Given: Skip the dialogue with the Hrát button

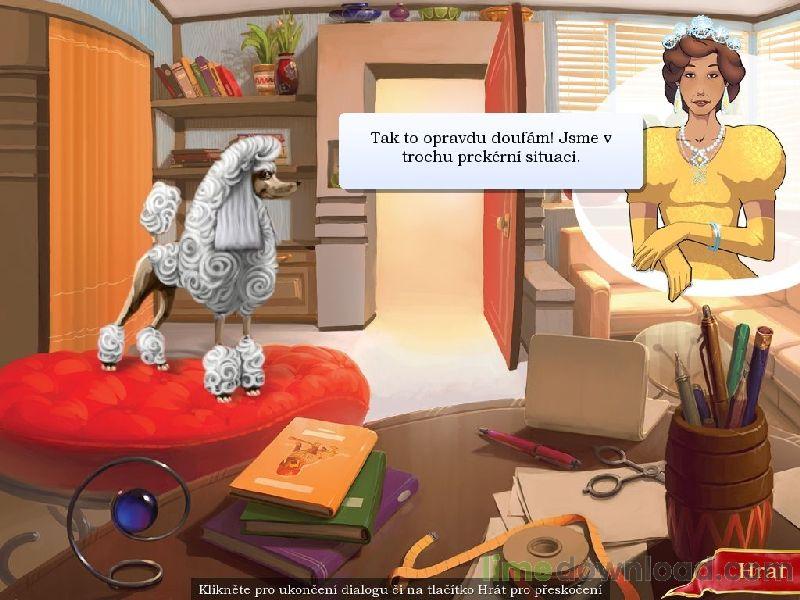Looking at the screenshot, I should tap(756, 571).
